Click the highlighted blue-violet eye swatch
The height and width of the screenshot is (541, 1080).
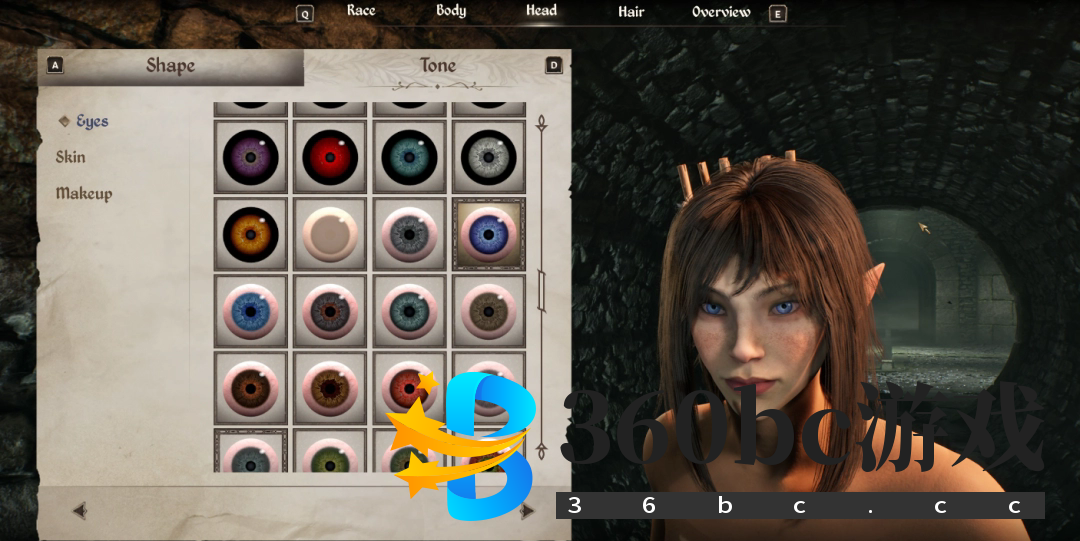(489, 234)
